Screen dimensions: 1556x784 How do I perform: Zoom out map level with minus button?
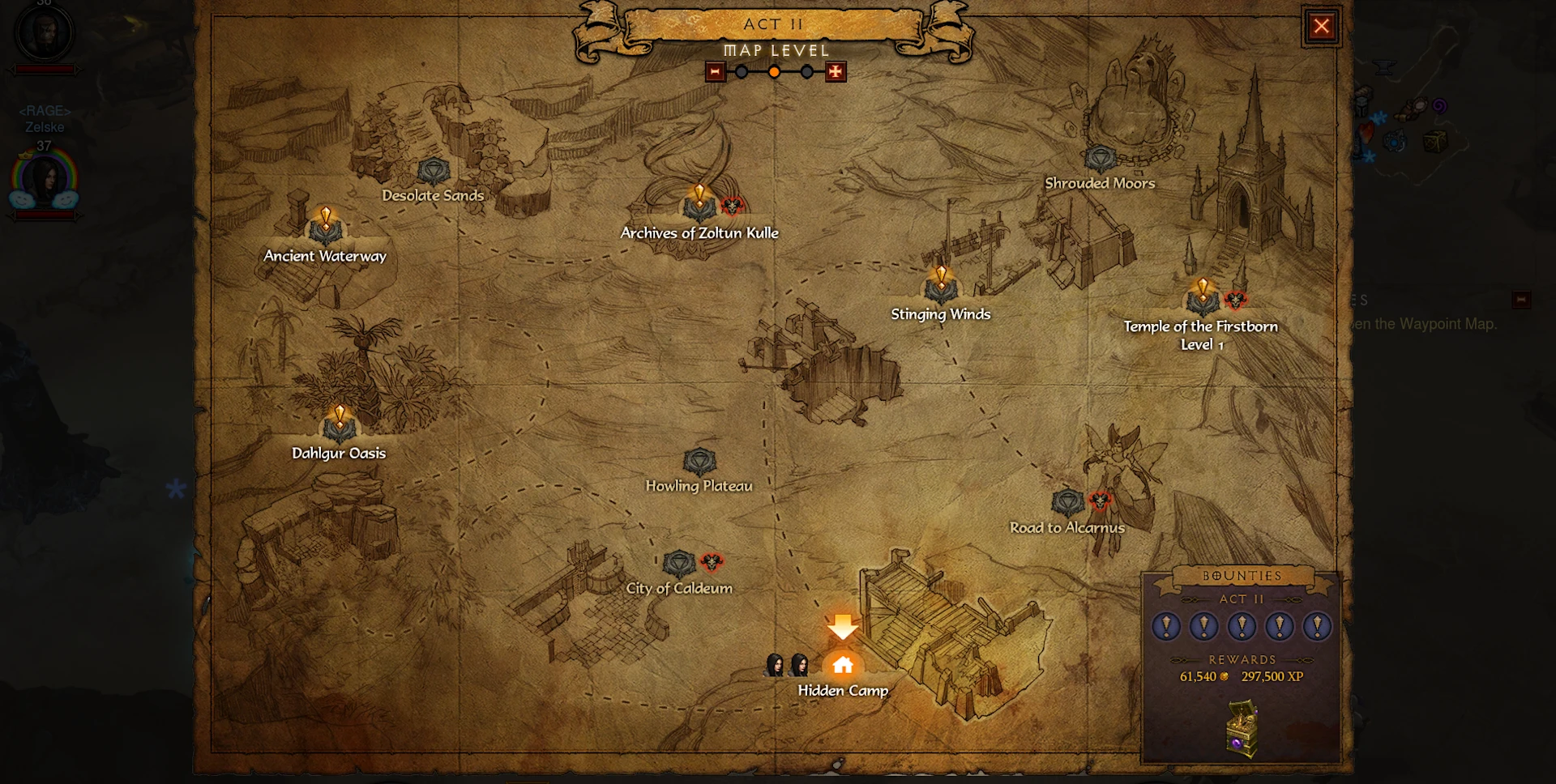715,72
